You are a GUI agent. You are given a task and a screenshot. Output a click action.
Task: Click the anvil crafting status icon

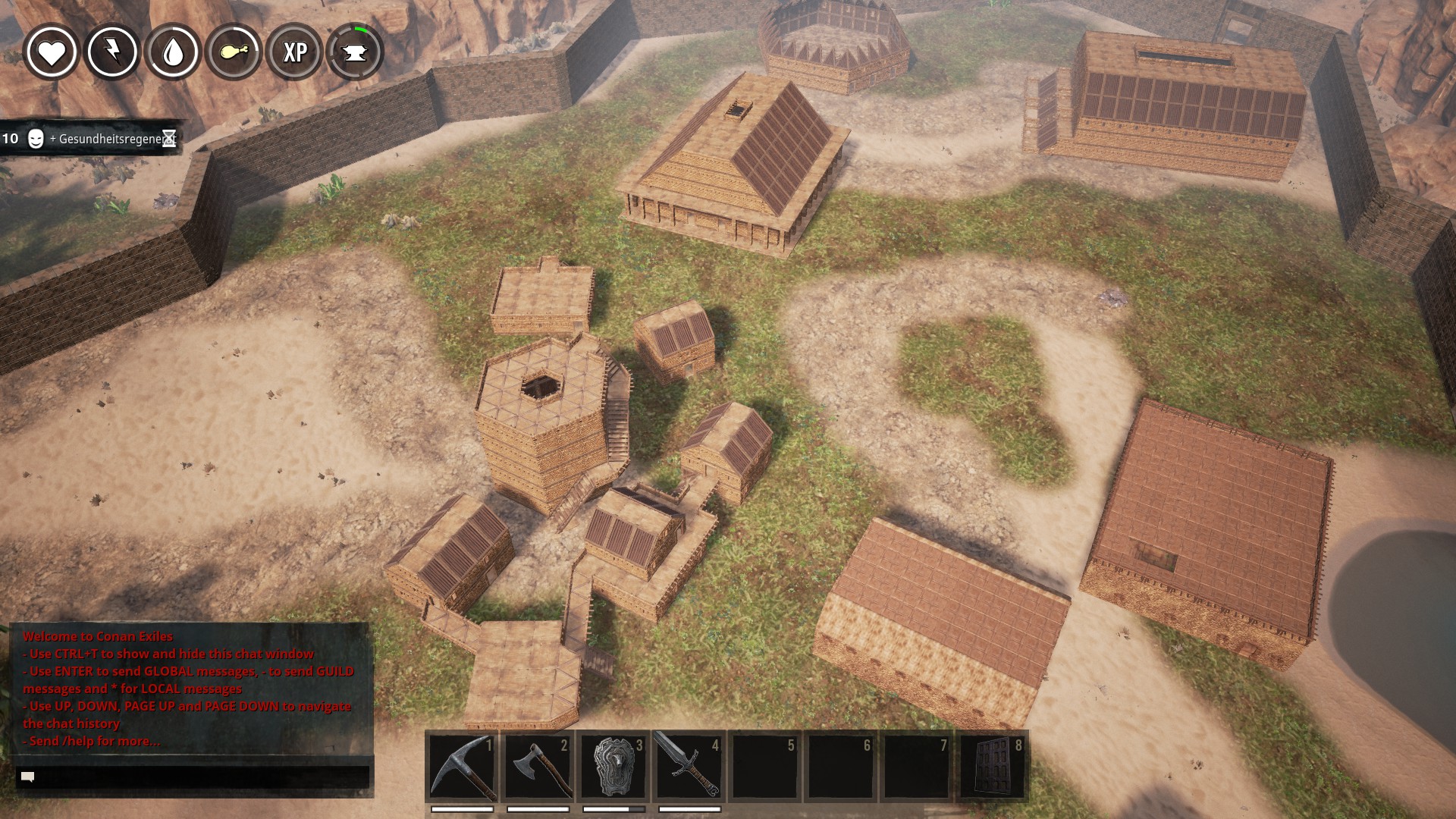pyautogui.click(x=355, y=52)
